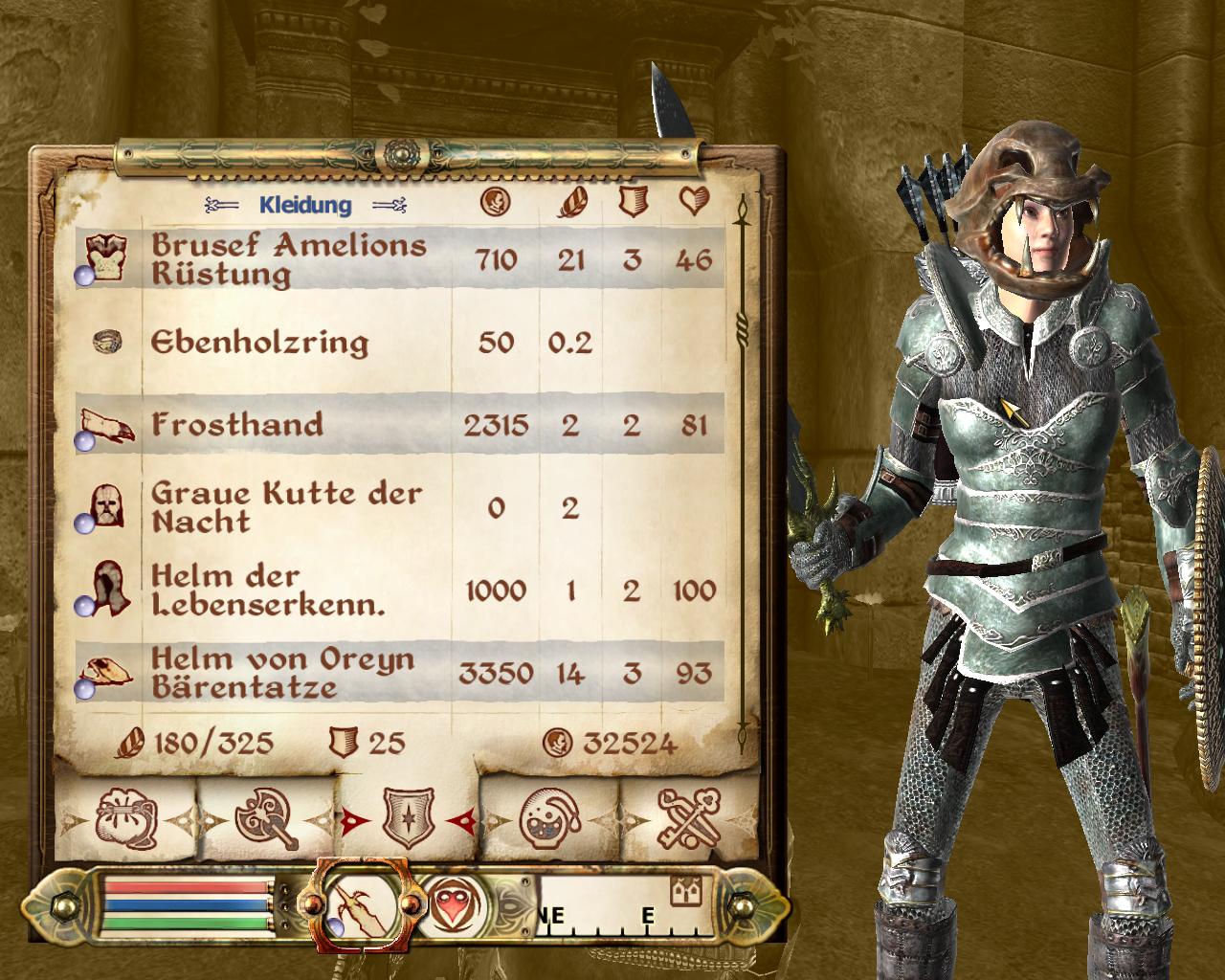
Task: Select Graue Kutte der Nacht
Action: [x=285, y=506]
